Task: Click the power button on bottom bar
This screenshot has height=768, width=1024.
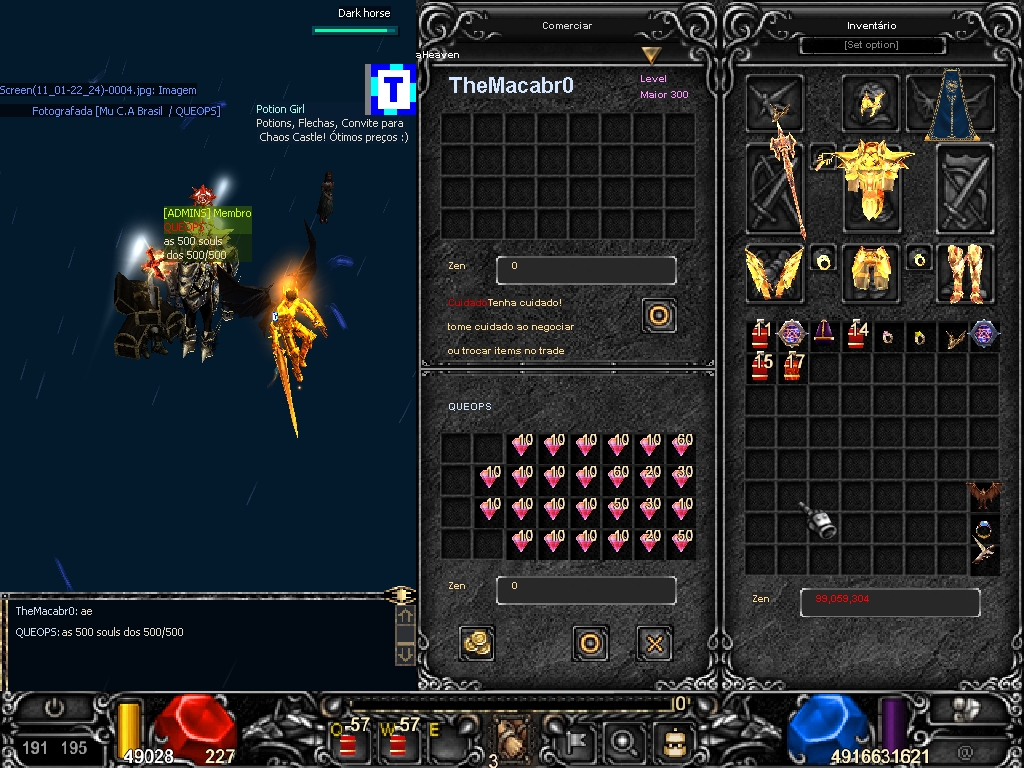Action: [53, 708]
